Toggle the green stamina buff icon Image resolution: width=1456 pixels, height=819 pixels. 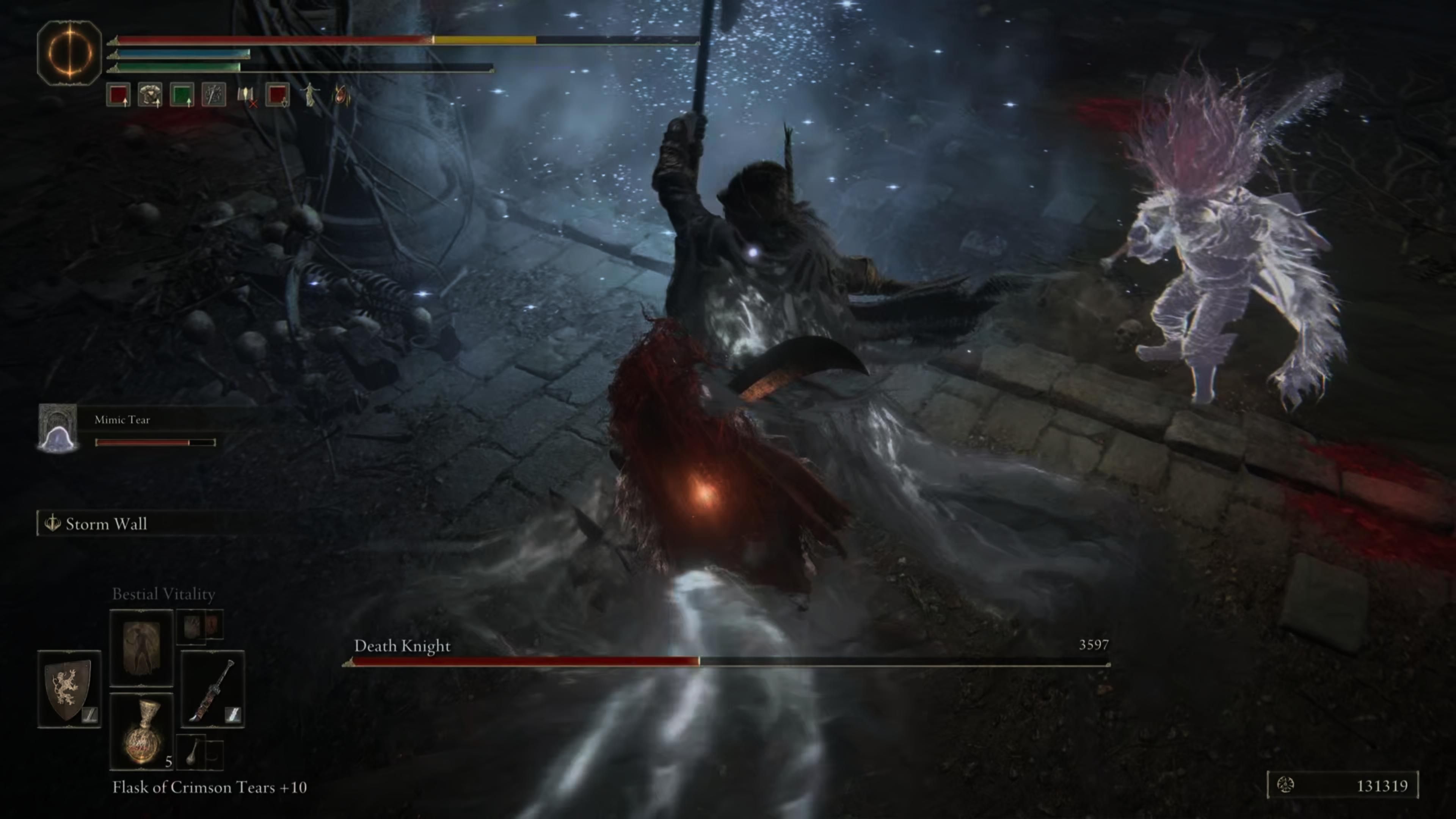point(182,96)
